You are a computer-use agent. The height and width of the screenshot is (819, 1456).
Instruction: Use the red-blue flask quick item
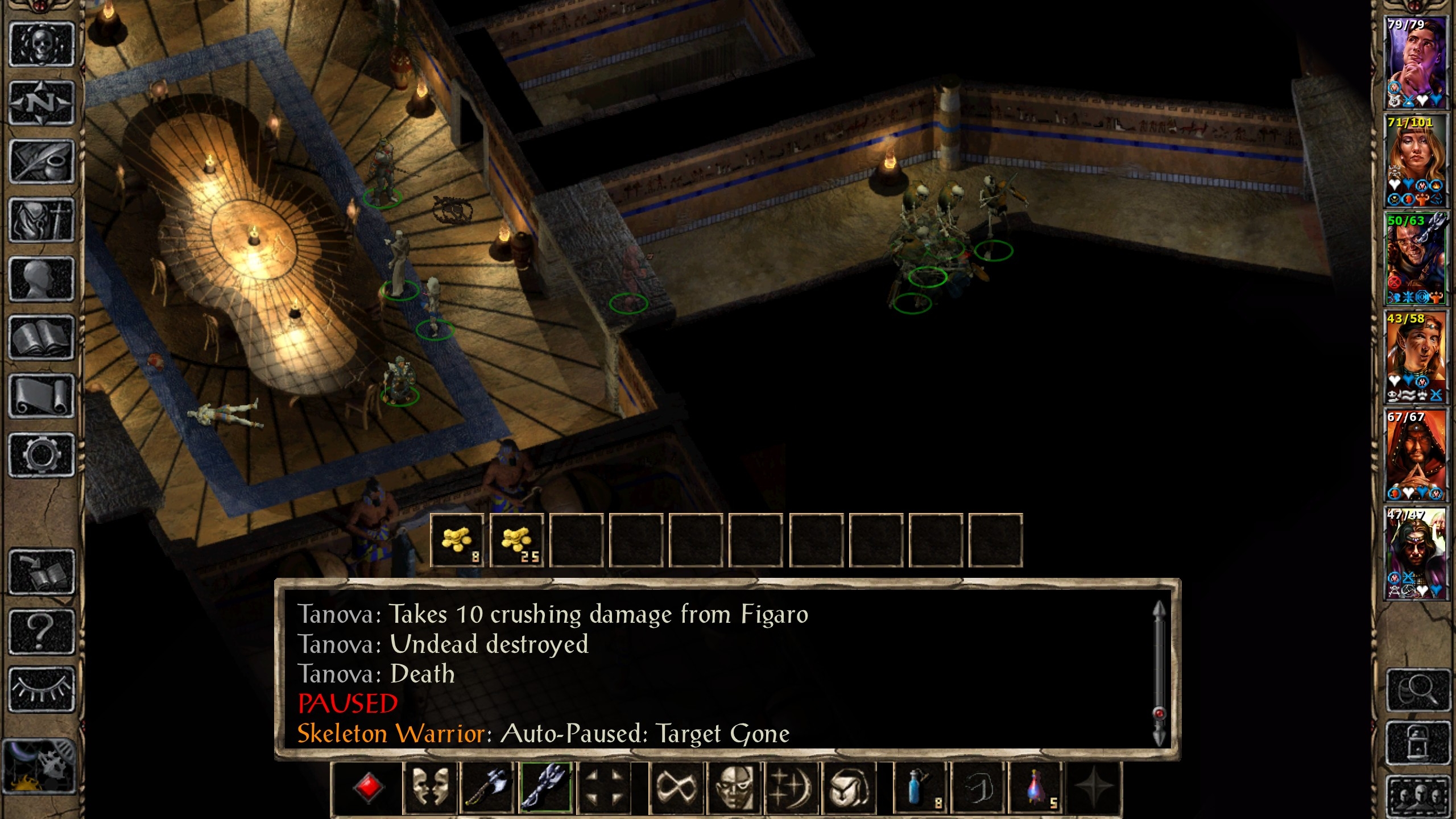pyautogui.click(x=1036, y=788)
